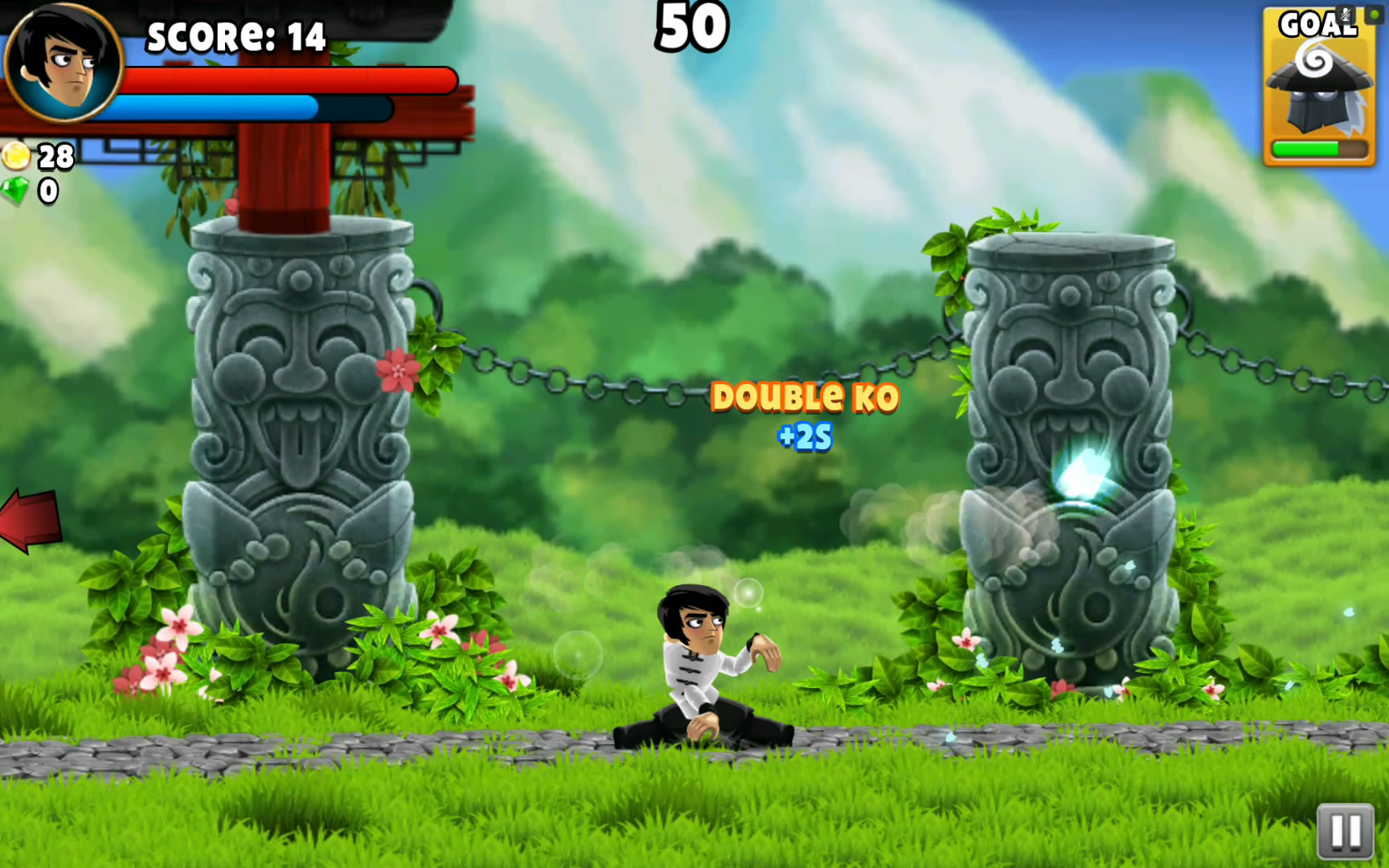This screenshot has width=1389, height=868.
Task: Pause the game with the pause button
Action: point(1345,831)
